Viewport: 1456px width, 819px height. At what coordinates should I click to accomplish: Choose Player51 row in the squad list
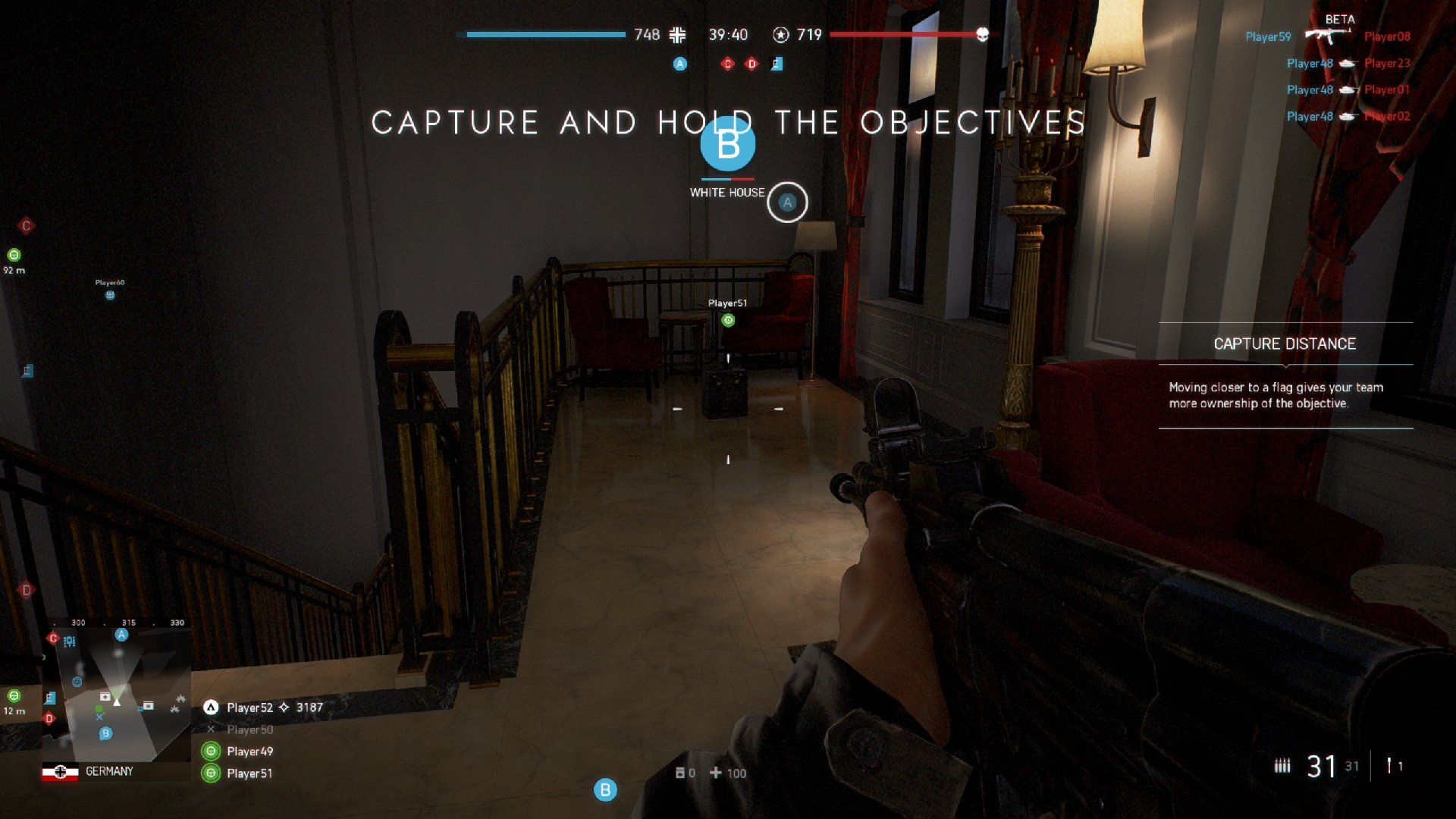tap(249, 773)
